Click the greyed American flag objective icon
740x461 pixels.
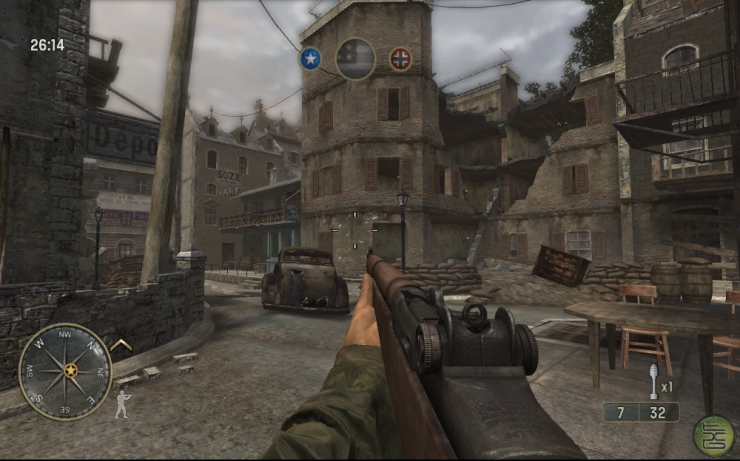(x=355, y=58)
